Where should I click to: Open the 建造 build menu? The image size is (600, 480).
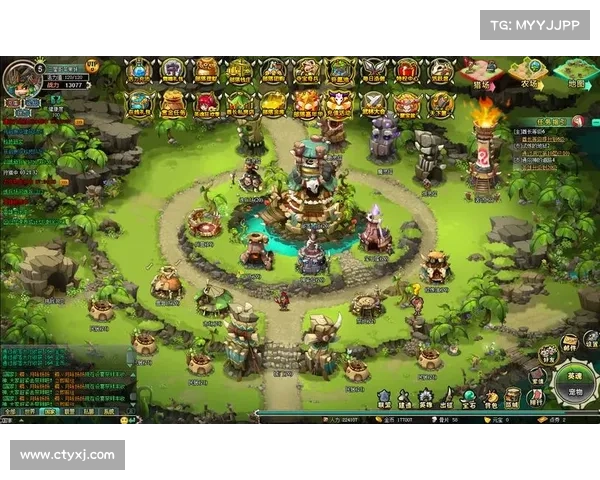405,398
